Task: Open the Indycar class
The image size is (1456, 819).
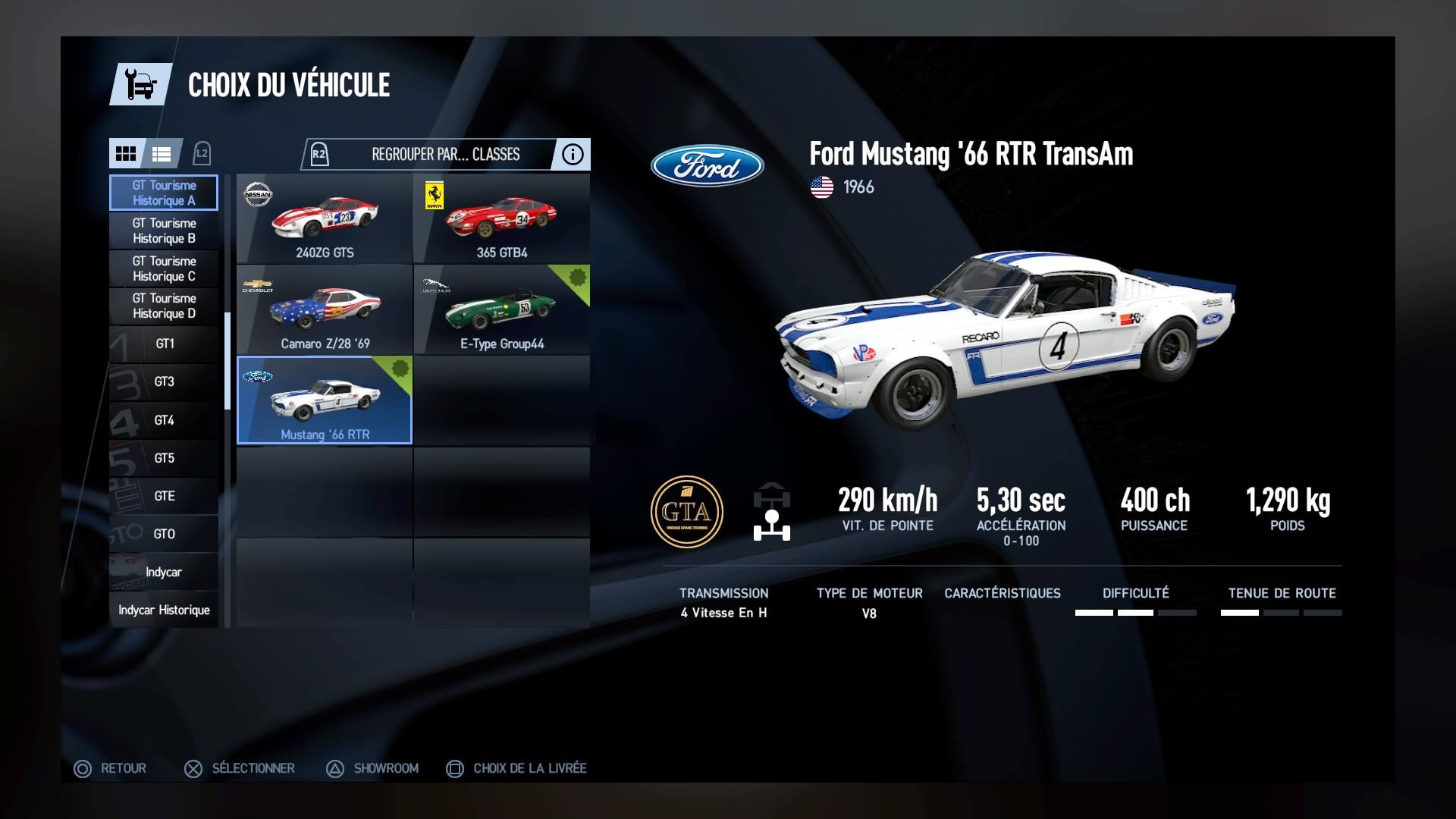Action: click(x=164, y=572)
